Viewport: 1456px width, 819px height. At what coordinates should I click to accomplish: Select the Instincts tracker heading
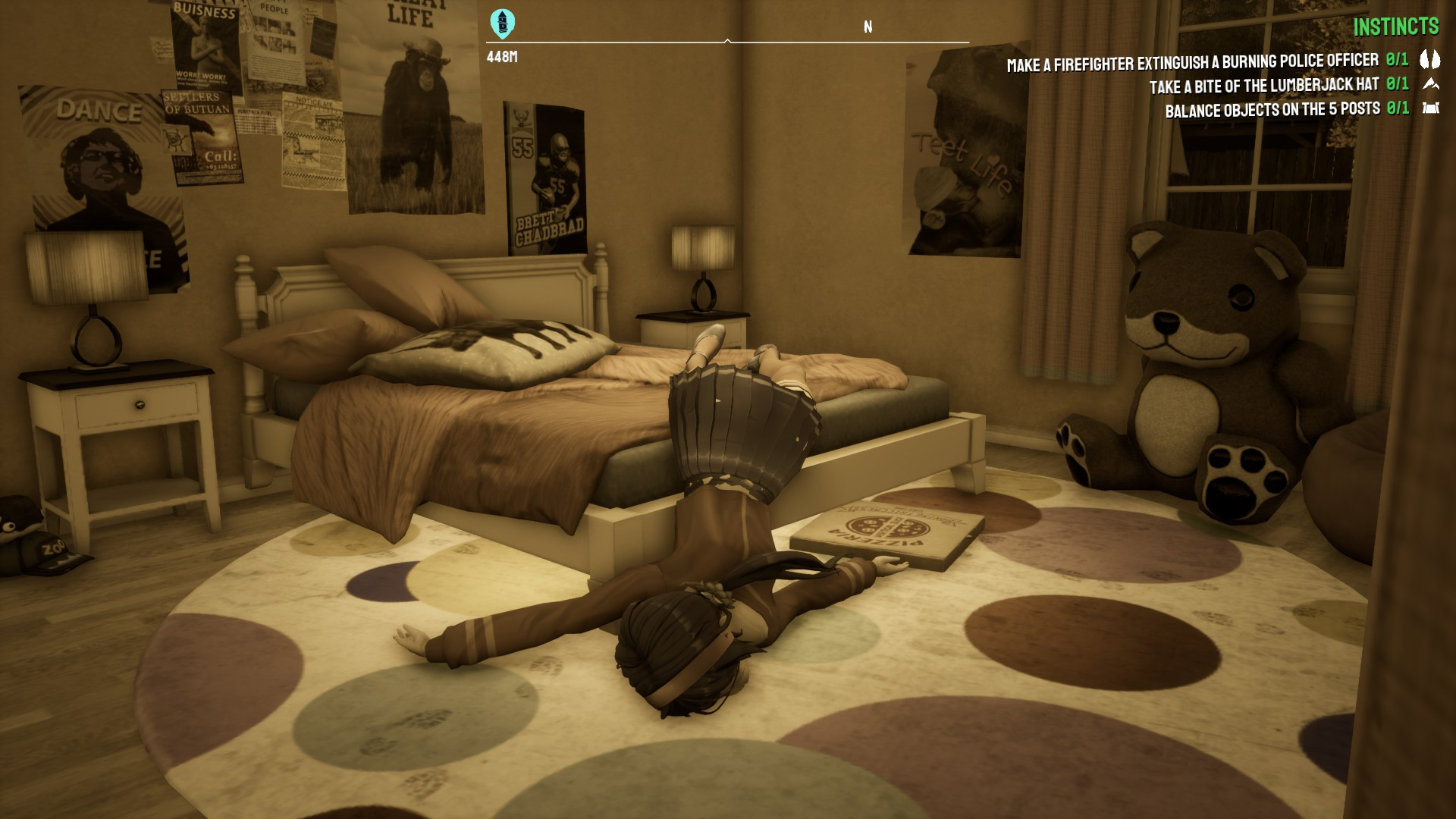point(1395,27)
